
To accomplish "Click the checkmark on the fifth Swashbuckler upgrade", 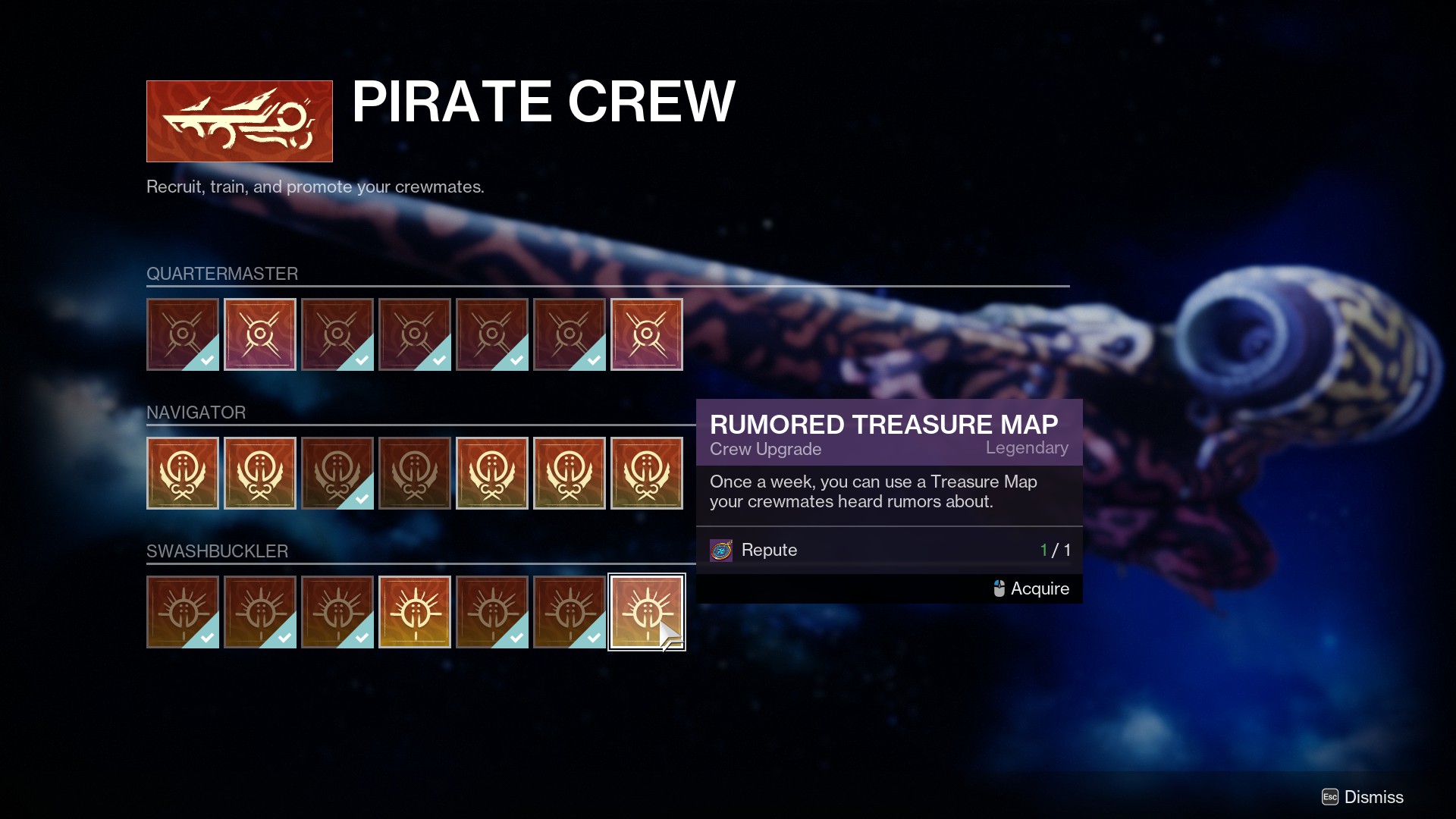I will [x=516, y=637].
